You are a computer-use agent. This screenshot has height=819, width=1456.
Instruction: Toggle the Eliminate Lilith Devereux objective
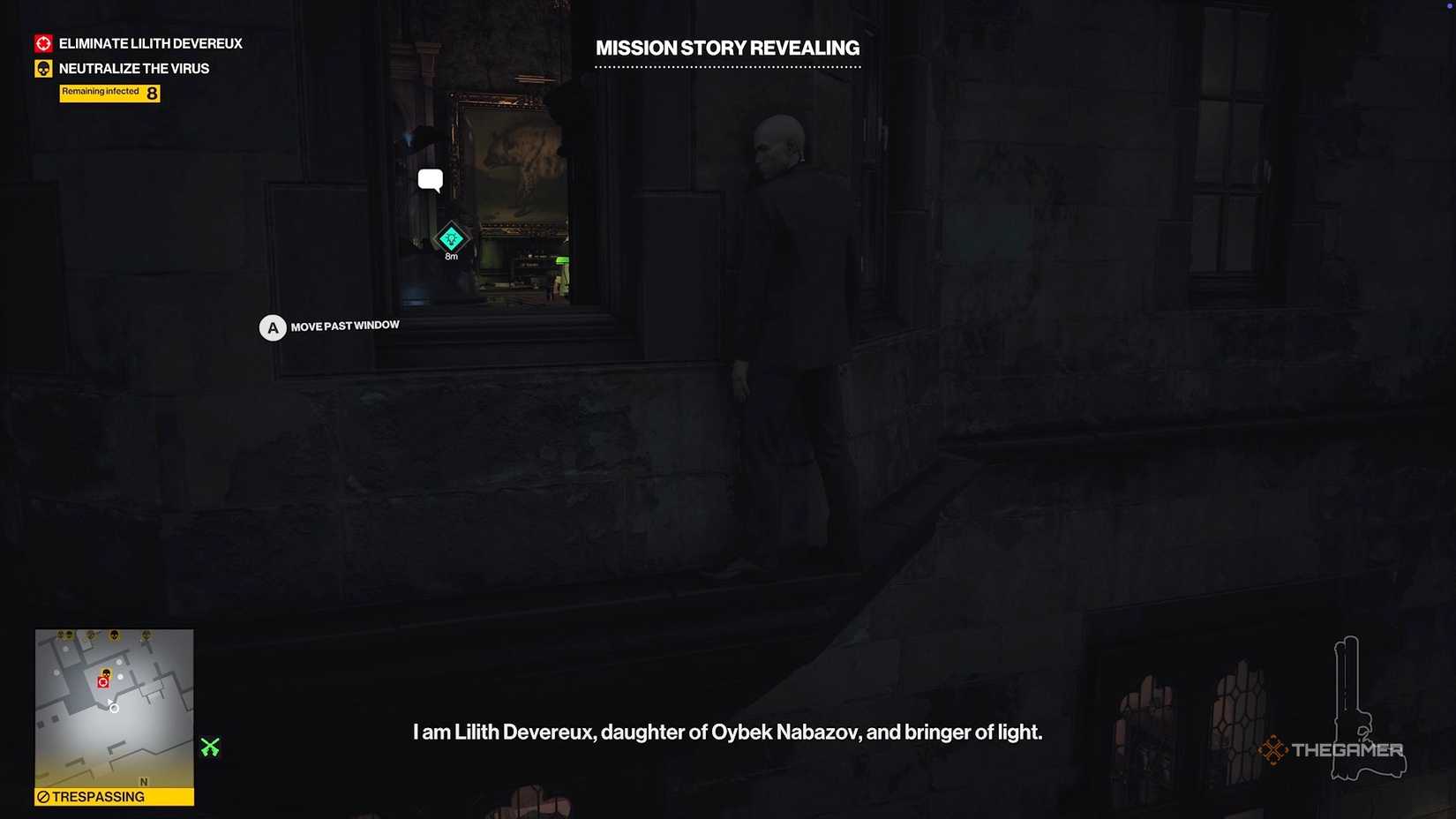pyautogui.click(x=149, y=42)
